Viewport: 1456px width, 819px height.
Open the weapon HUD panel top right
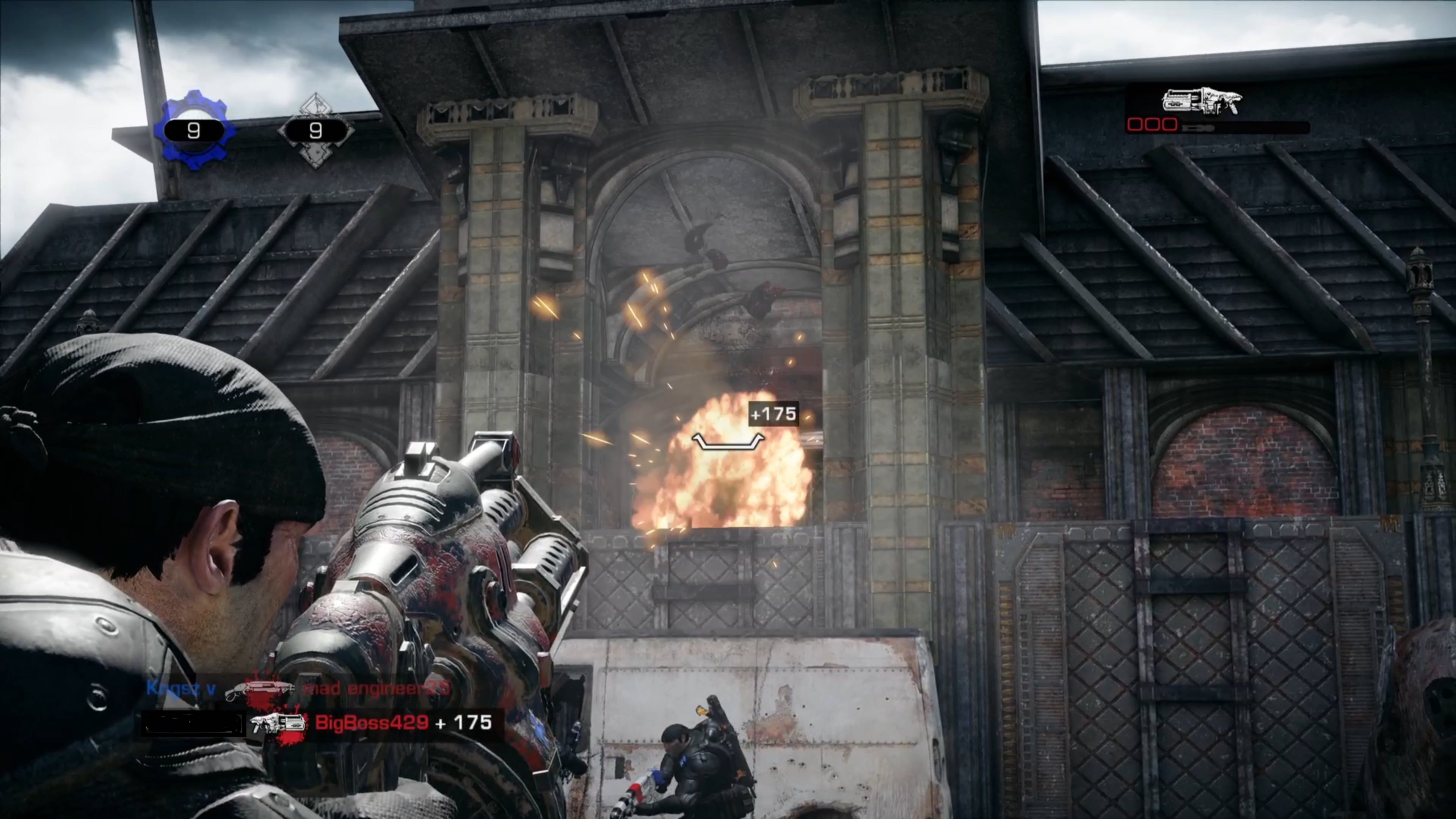(1215, 110)
